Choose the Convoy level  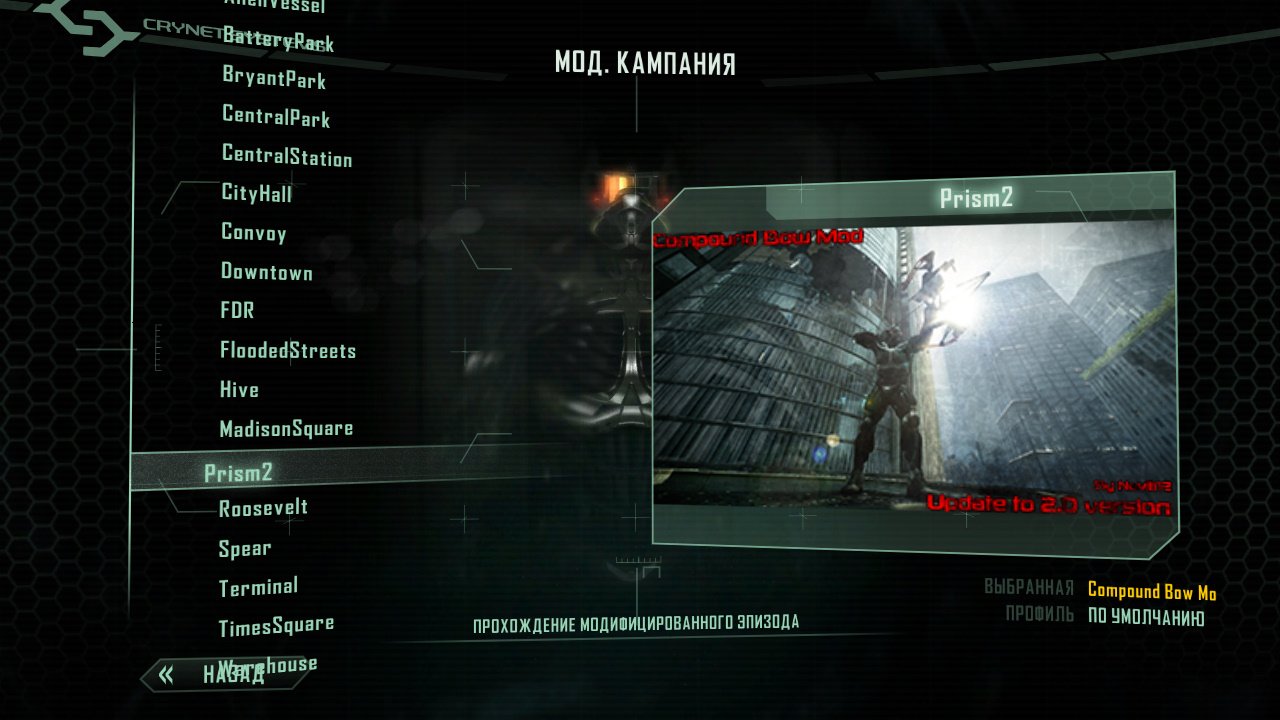coord(255,233)
